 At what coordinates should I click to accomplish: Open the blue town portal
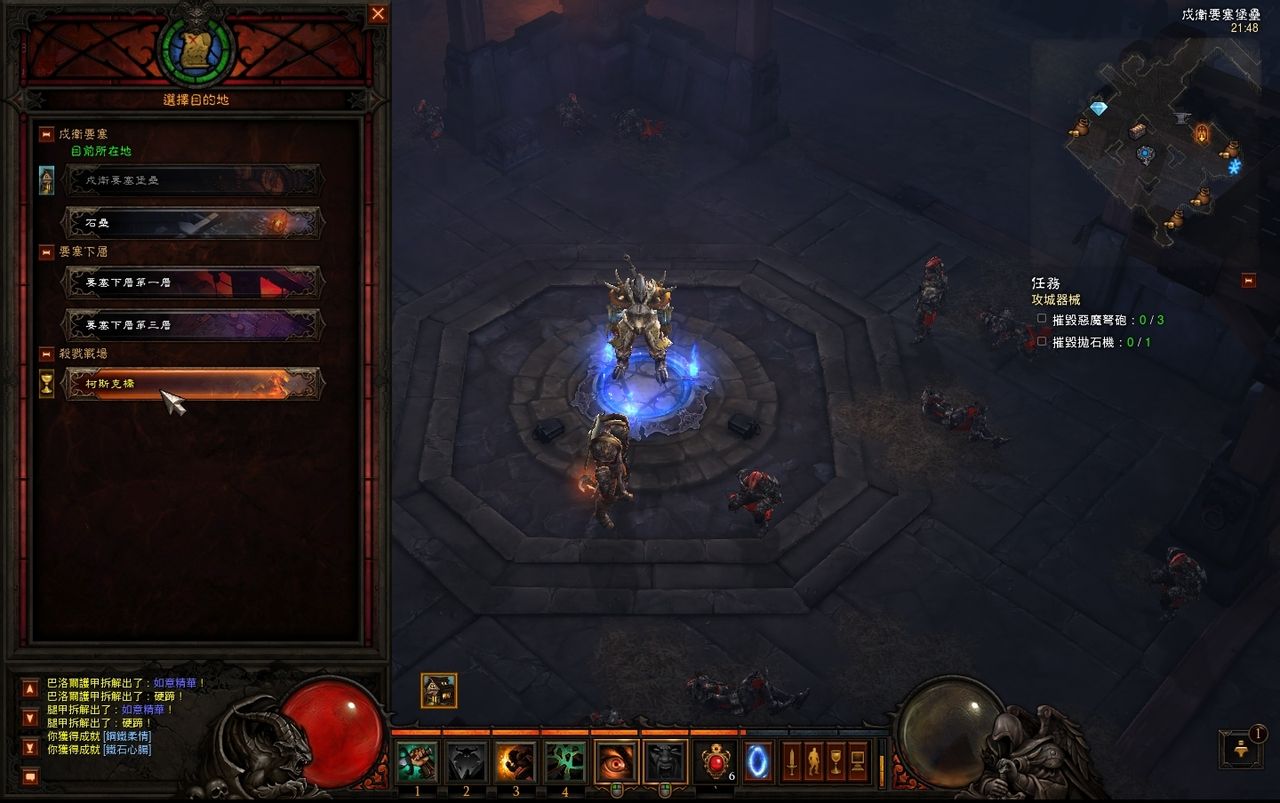click(758, 762)
